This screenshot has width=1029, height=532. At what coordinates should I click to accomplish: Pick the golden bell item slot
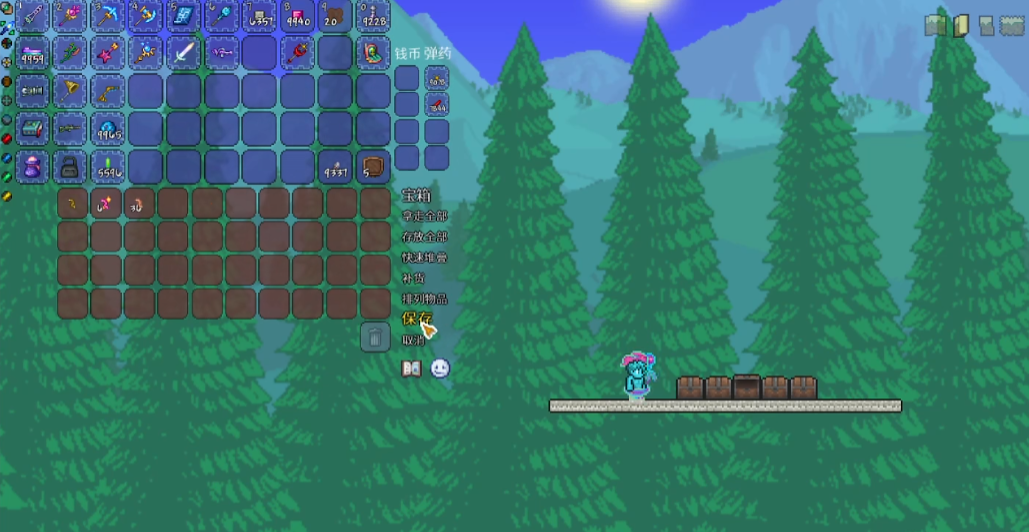69,91
